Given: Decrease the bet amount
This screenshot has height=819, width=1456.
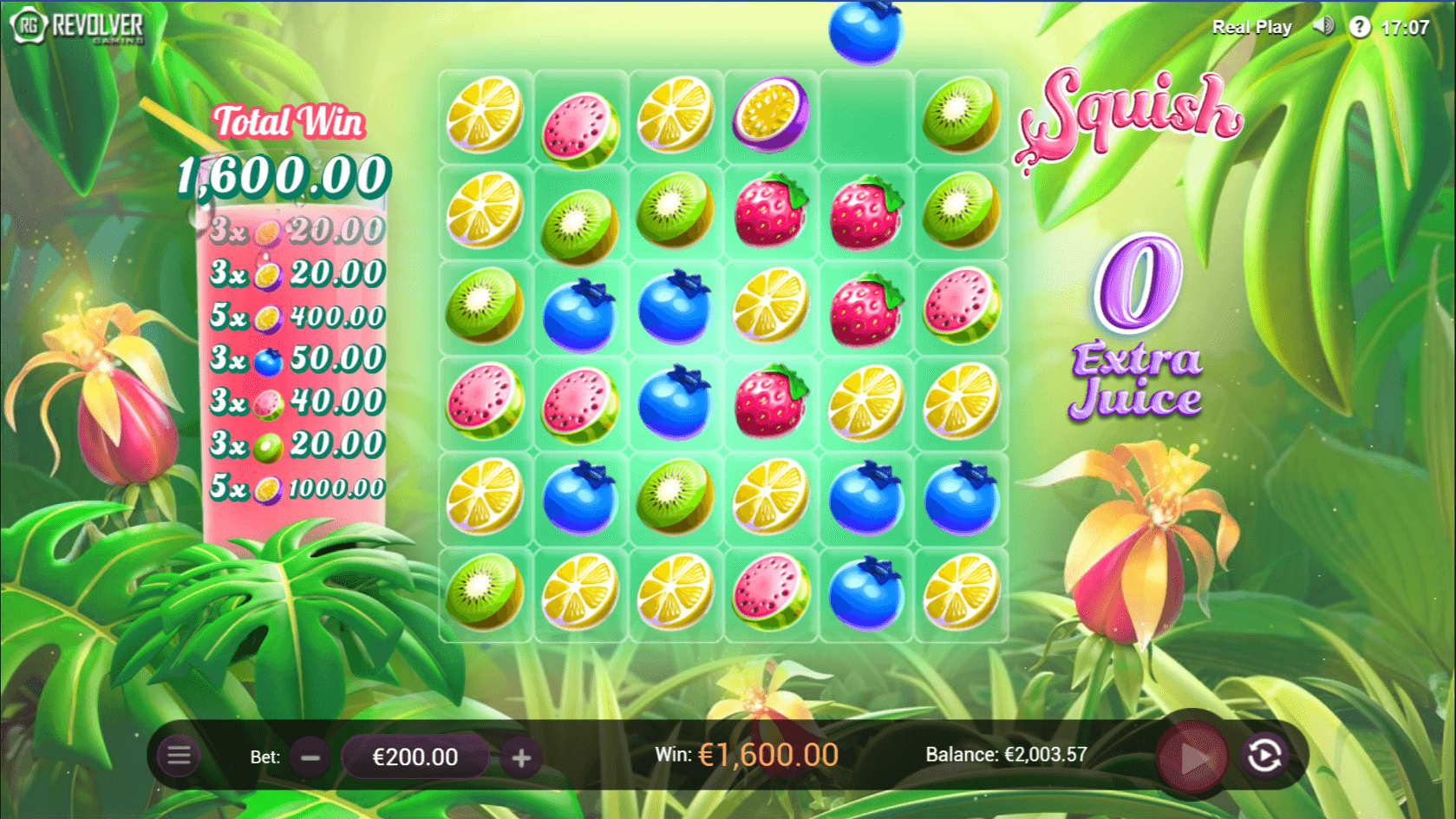Looking at the screenshot, I should (x=310, y=757).
